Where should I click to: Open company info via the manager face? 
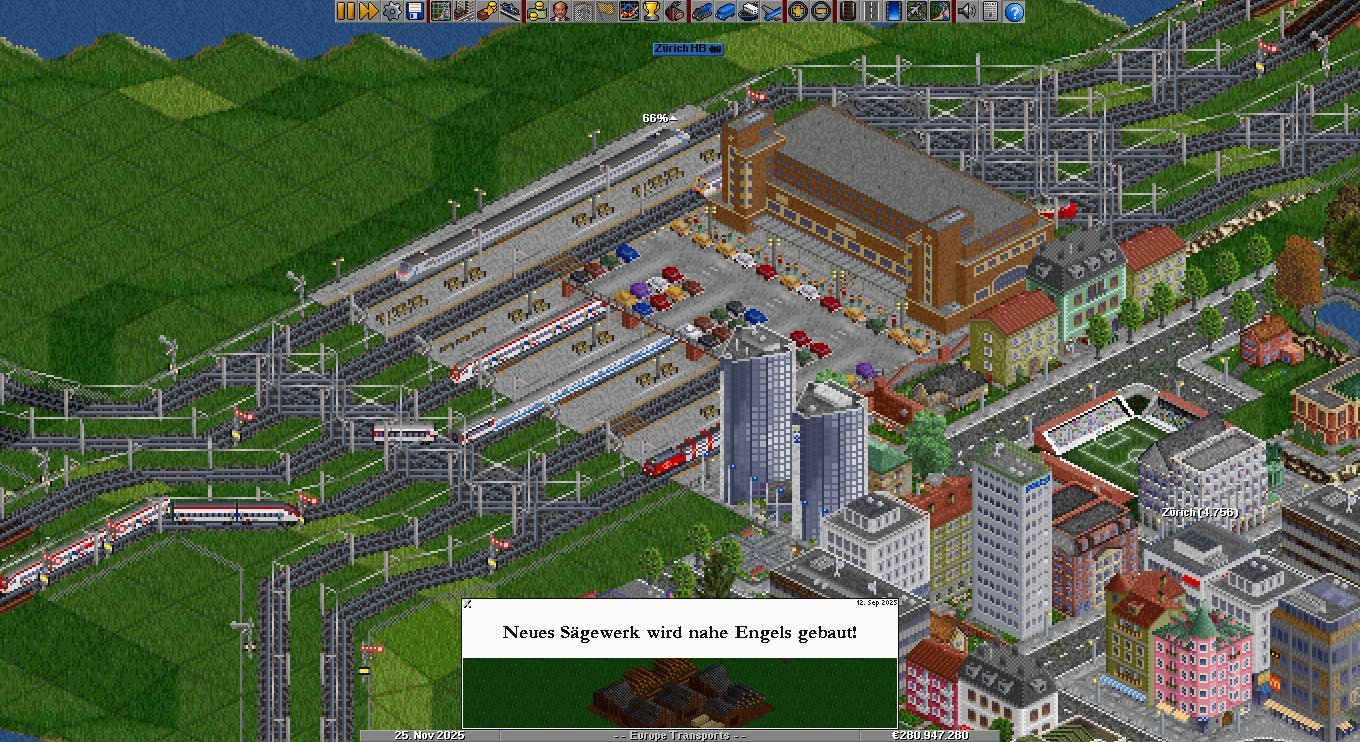(x=559, y=11)
